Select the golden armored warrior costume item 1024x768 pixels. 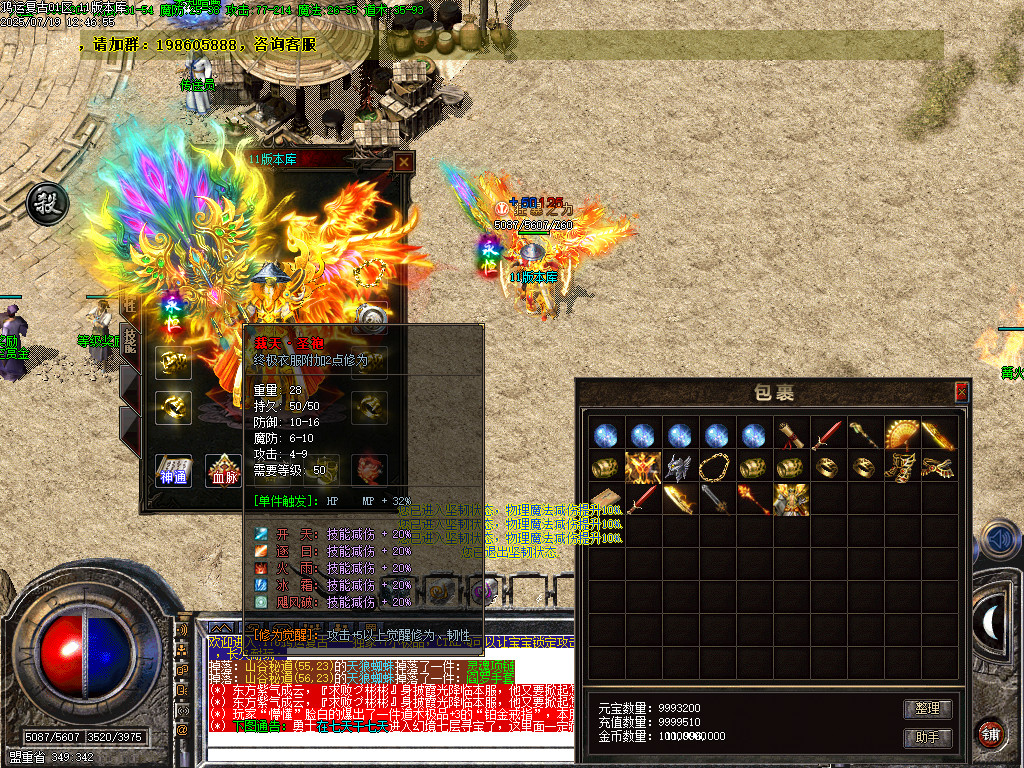coord(790,499)
